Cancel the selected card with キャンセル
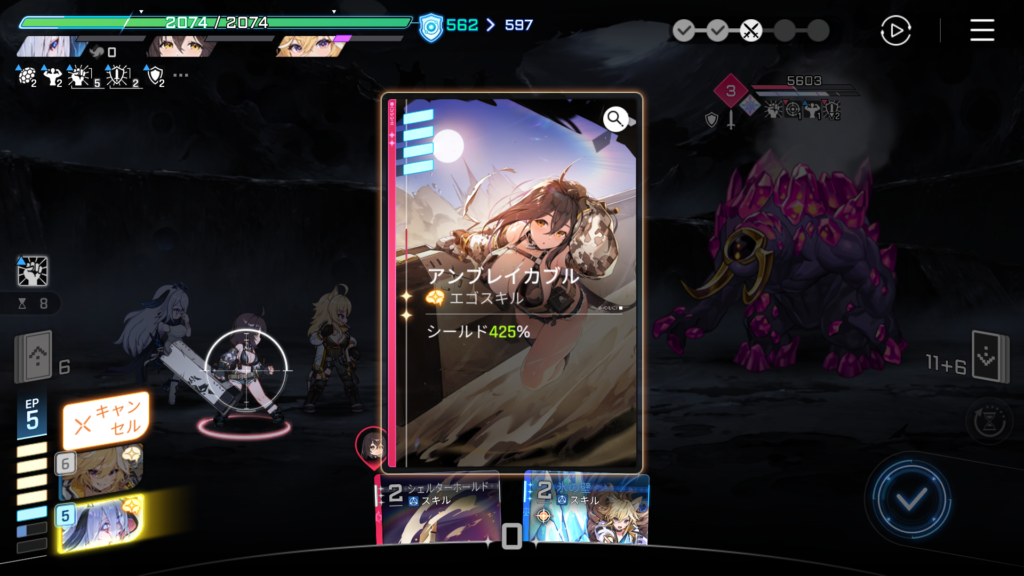Screen dimensions: 1024x576 106,420
